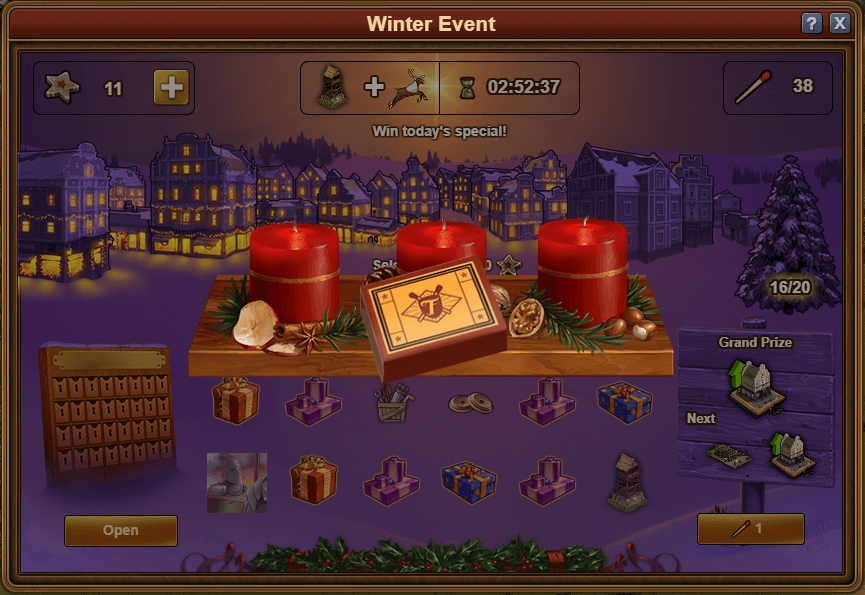Image resolution: width=865 pixels, height=595 pixels.
Task: Inspect today's special reindeer reward
Action: pos(411,88)
